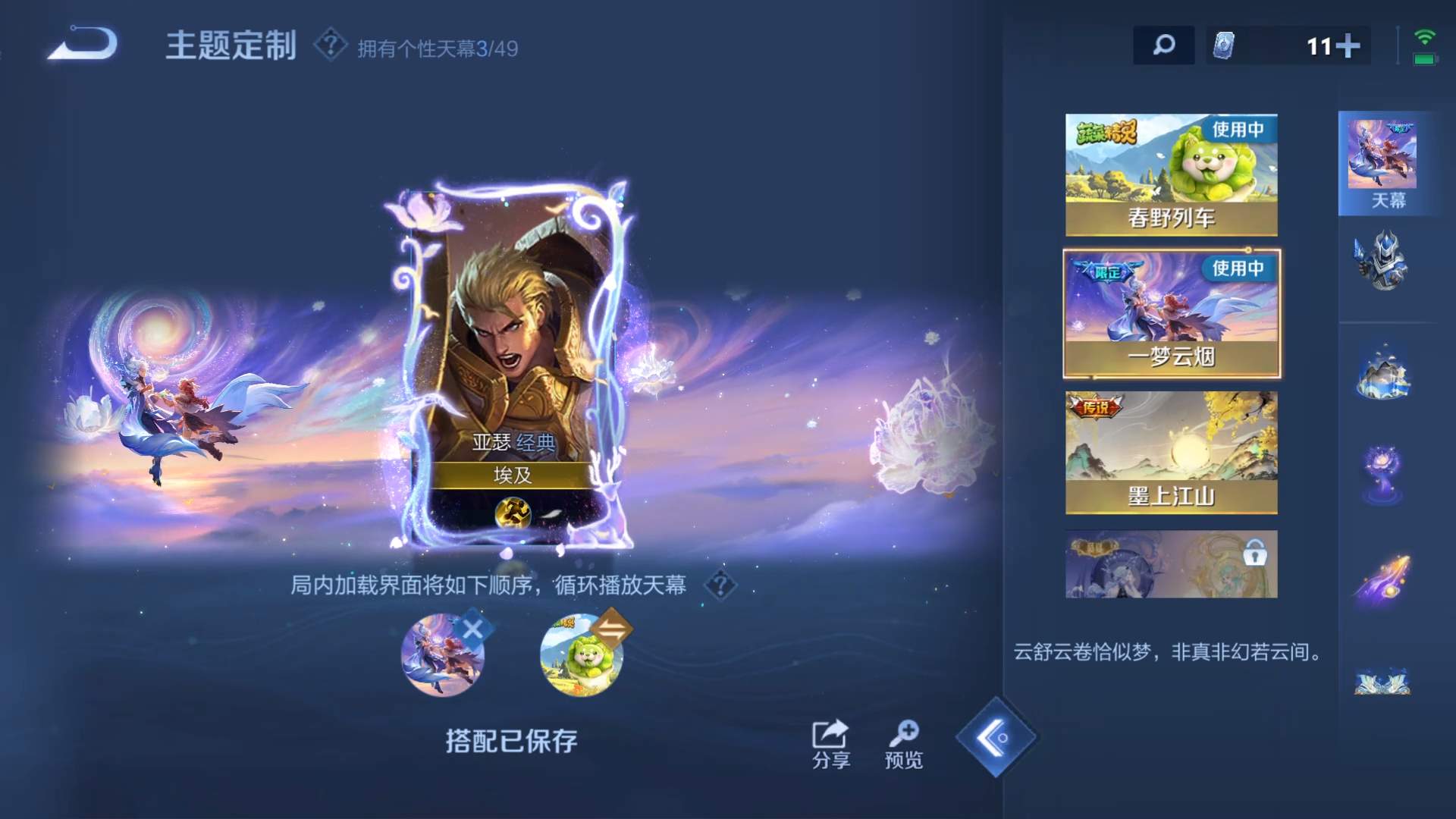The image size is (1456, 819).
Task: Switch to the 天幕 category tab
Action: pyautogui.click(x=1388, y=163)
